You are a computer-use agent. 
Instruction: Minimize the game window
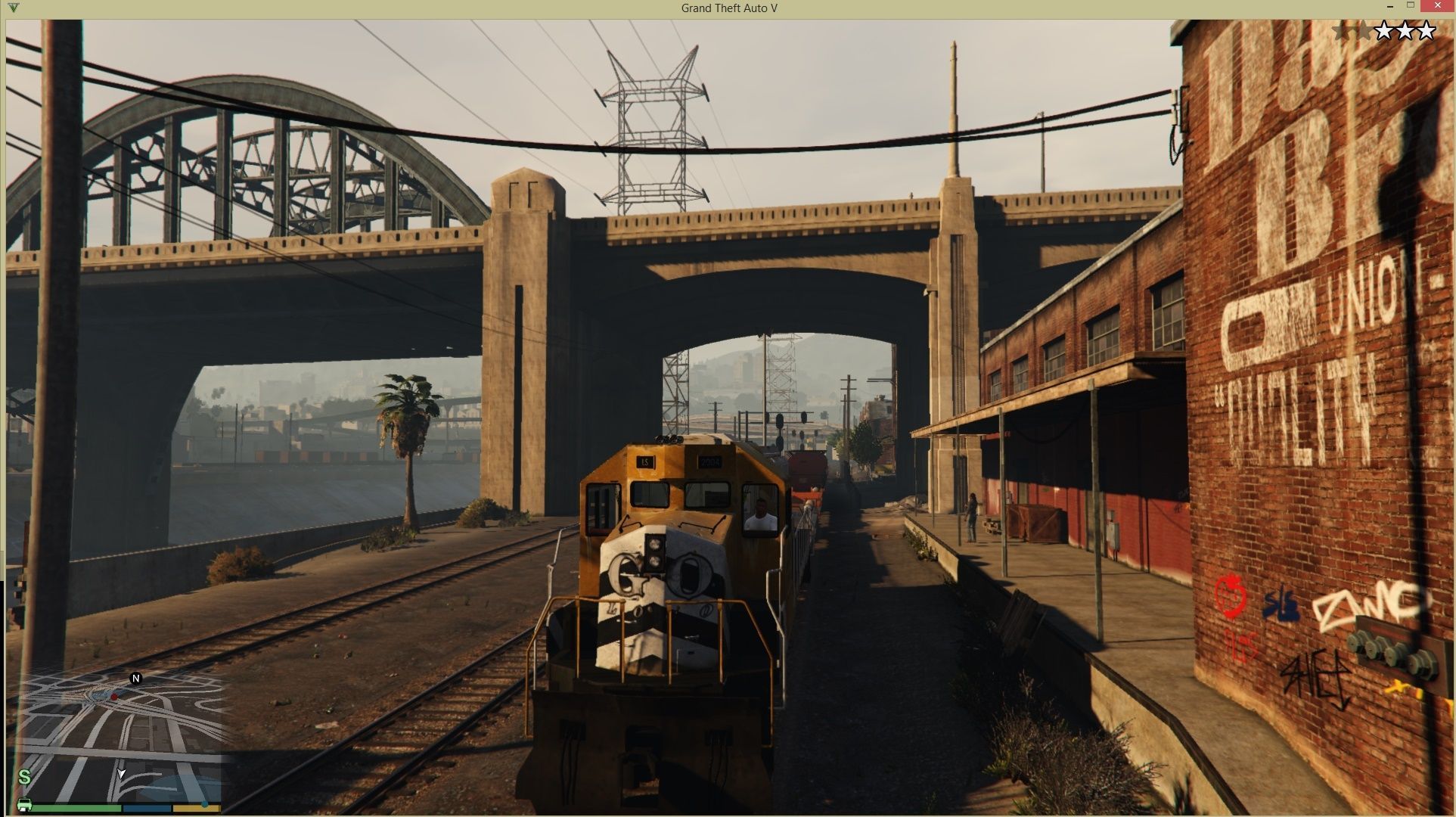point(1390,7)
